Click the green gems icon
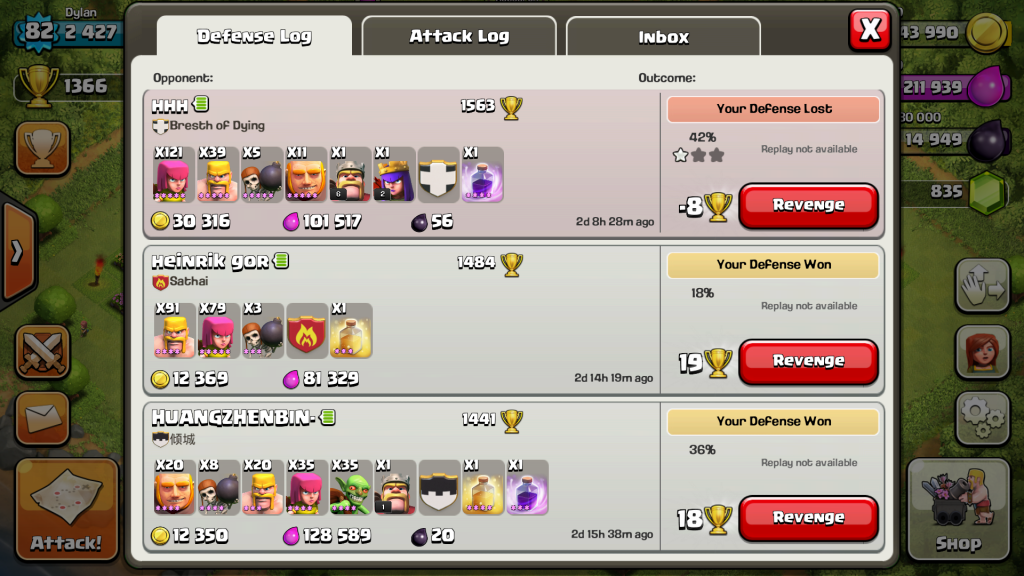Viewport: 1024px width, 576px height. click(988, 190)
